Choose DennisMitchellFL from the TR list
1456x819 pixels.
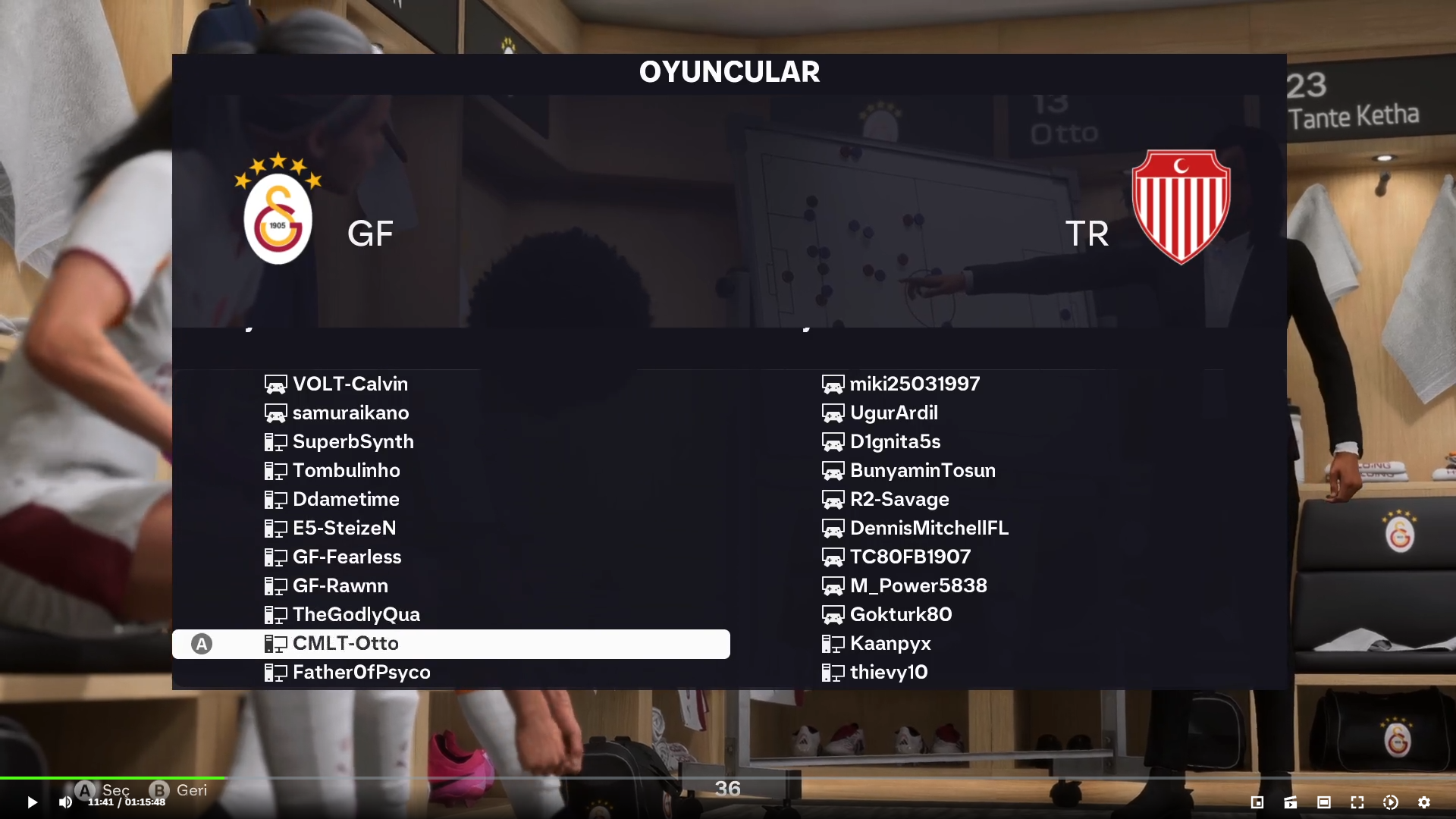pos(929,528)
